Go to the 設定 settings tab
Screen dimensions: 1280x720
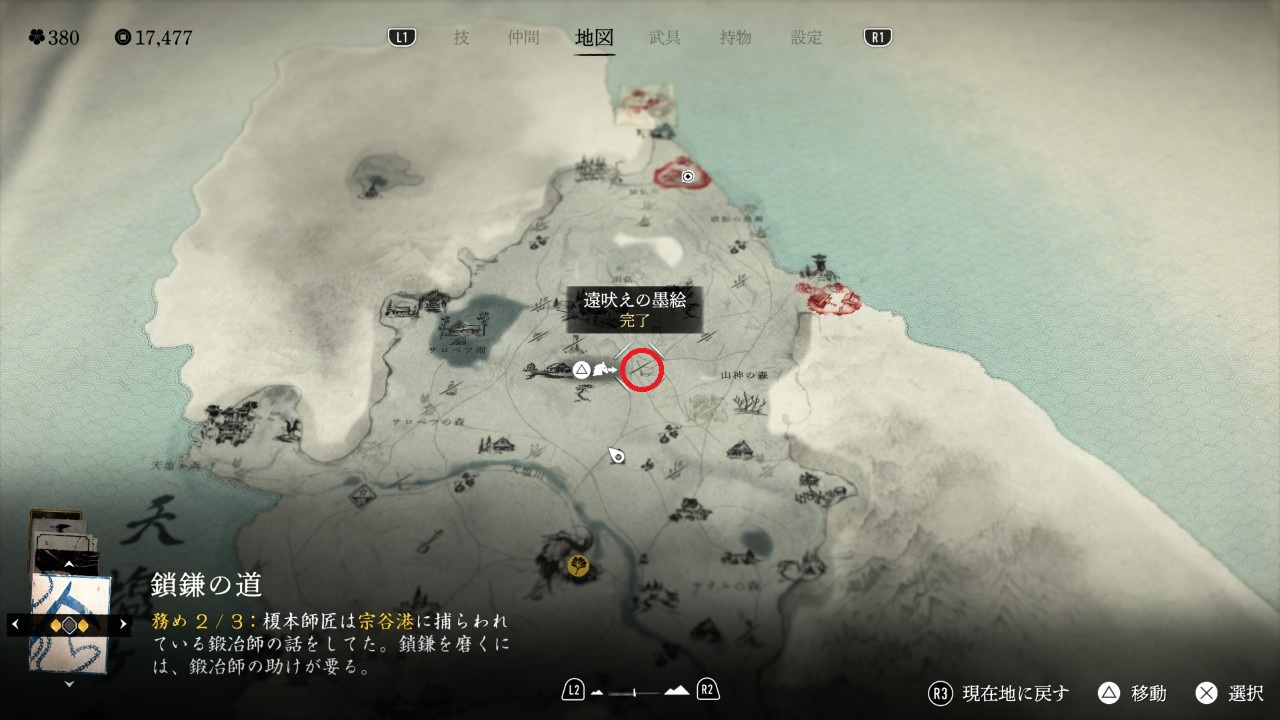tap(806, 38)
